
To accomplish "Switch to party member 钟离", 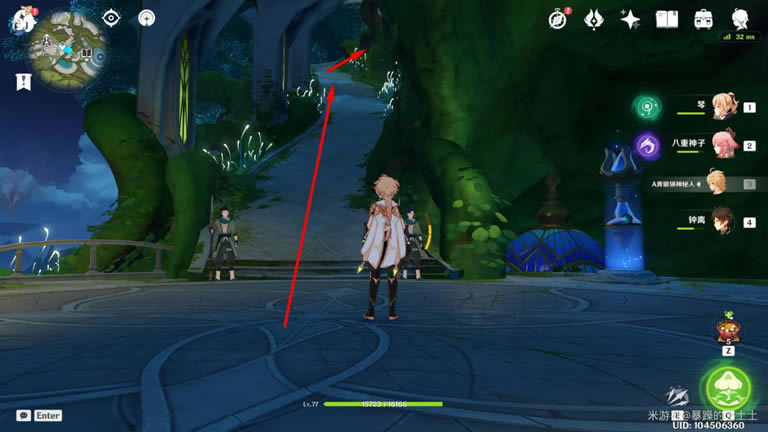I will pos(720,222).
